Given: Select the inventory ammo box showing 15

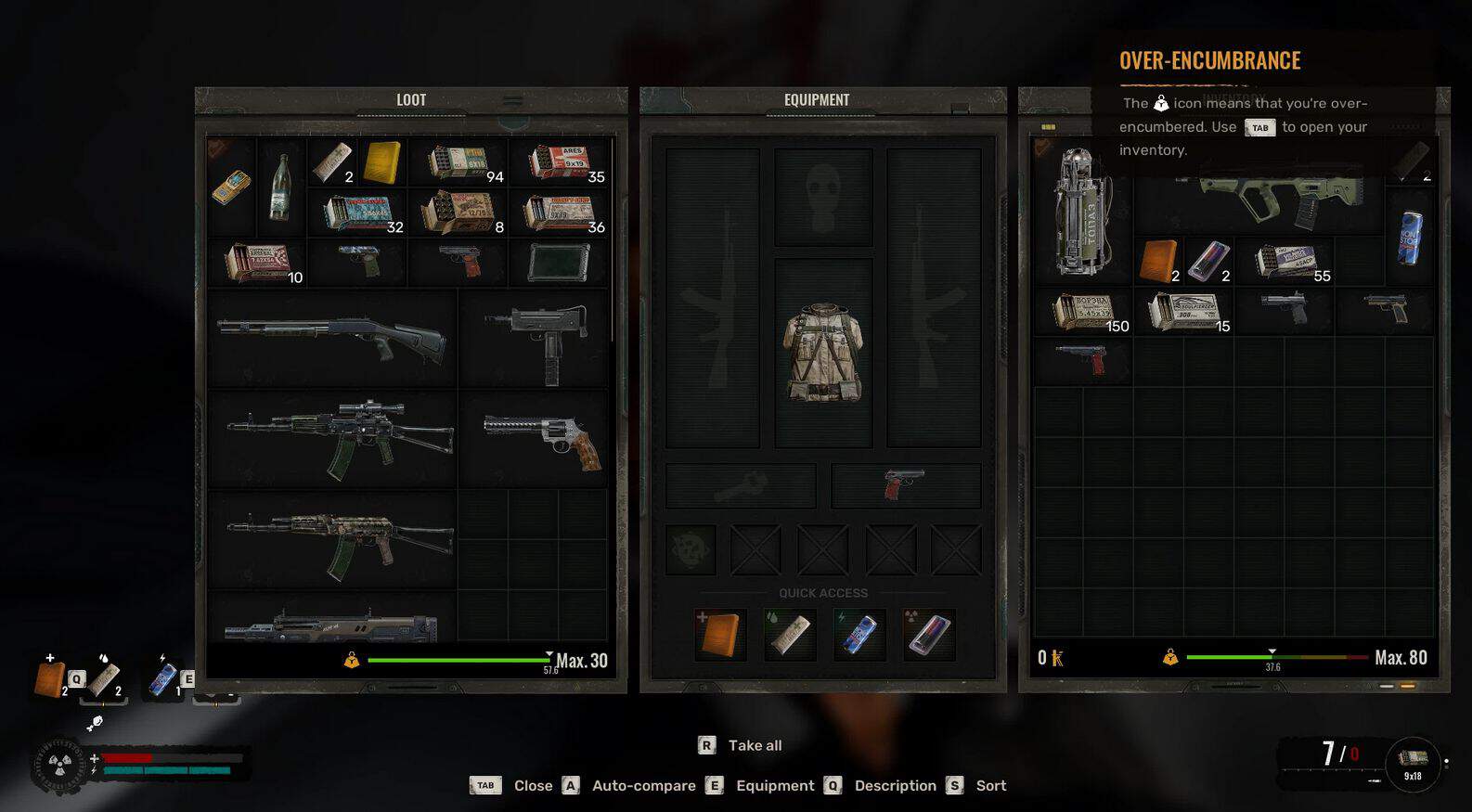Looking at the screenshot, I should (1183, 312).
